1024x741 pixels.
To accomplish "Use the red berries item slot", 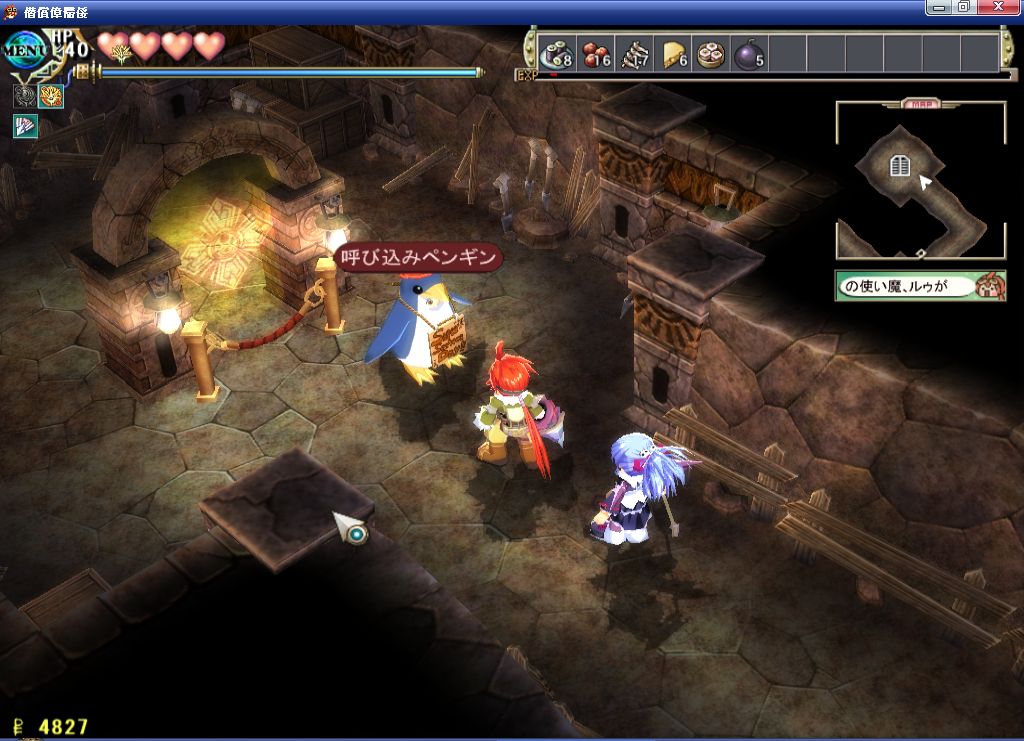I will click(597, 52).
